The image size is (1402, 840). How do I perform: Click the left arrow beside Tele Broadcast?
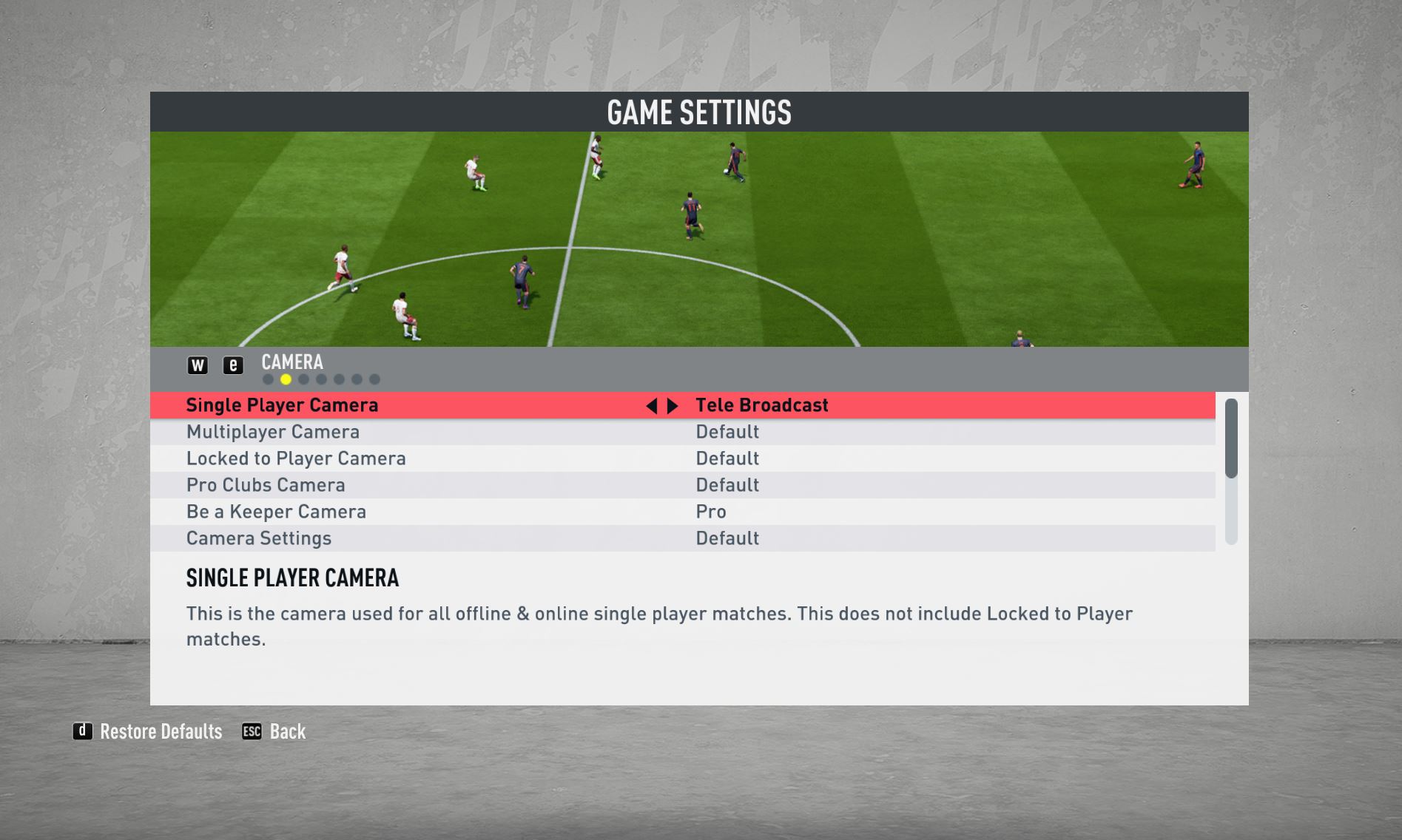[651, 406]
